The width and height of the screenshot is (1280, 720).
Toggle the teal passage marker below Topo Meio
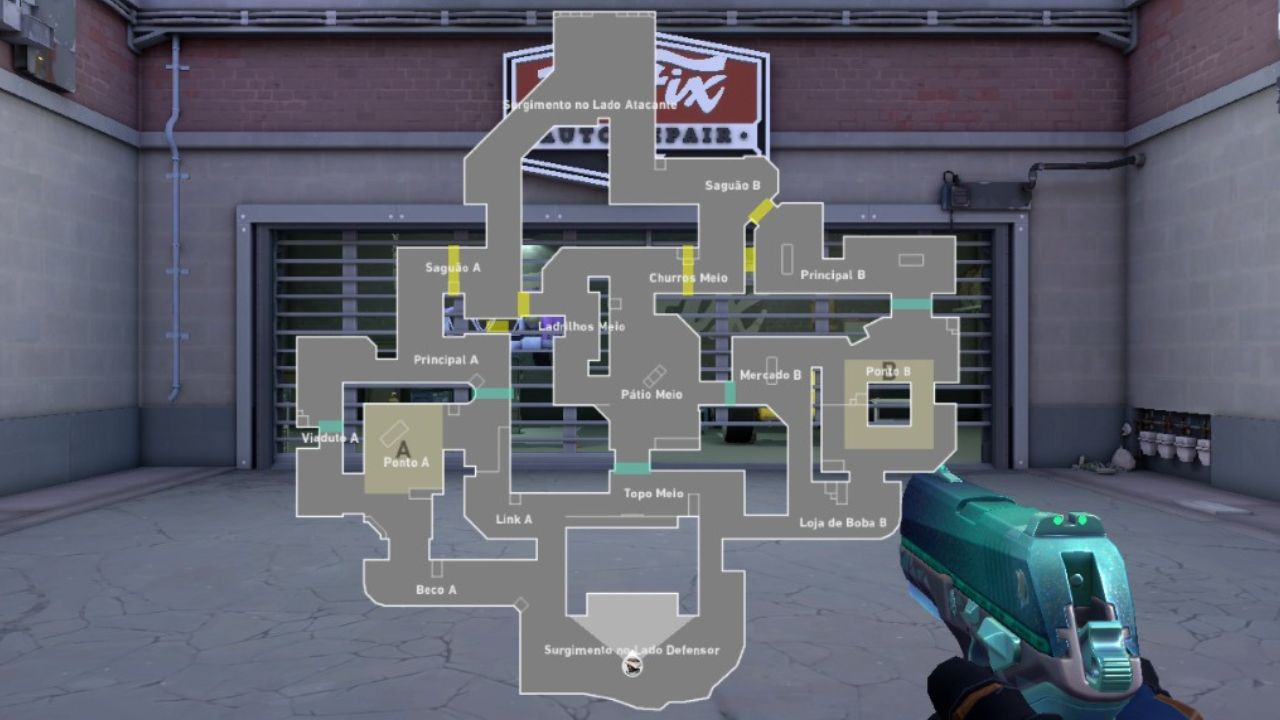(x=631, y=467)
